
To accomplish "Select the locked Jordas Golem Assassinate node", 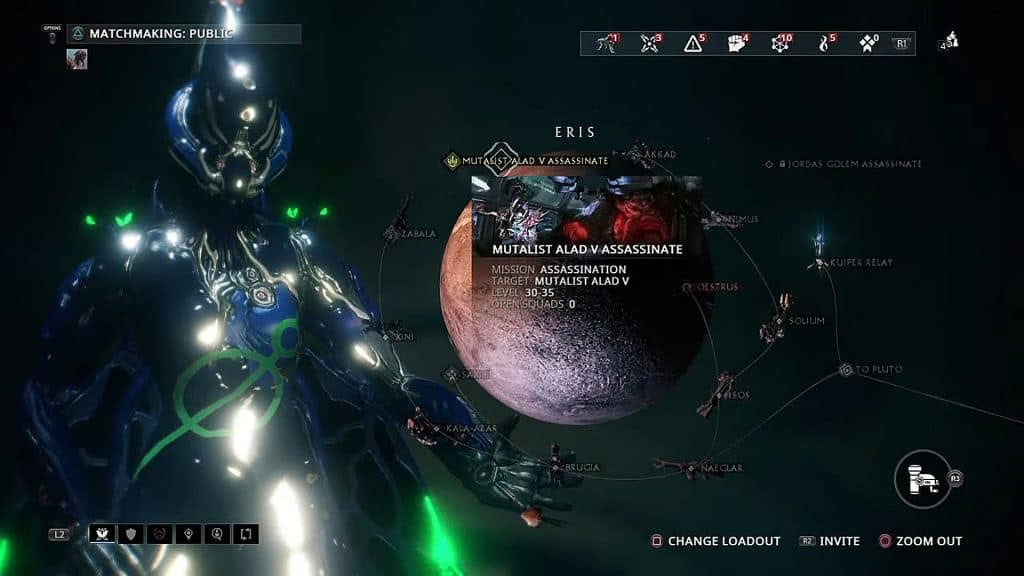I will click(769, 164).
